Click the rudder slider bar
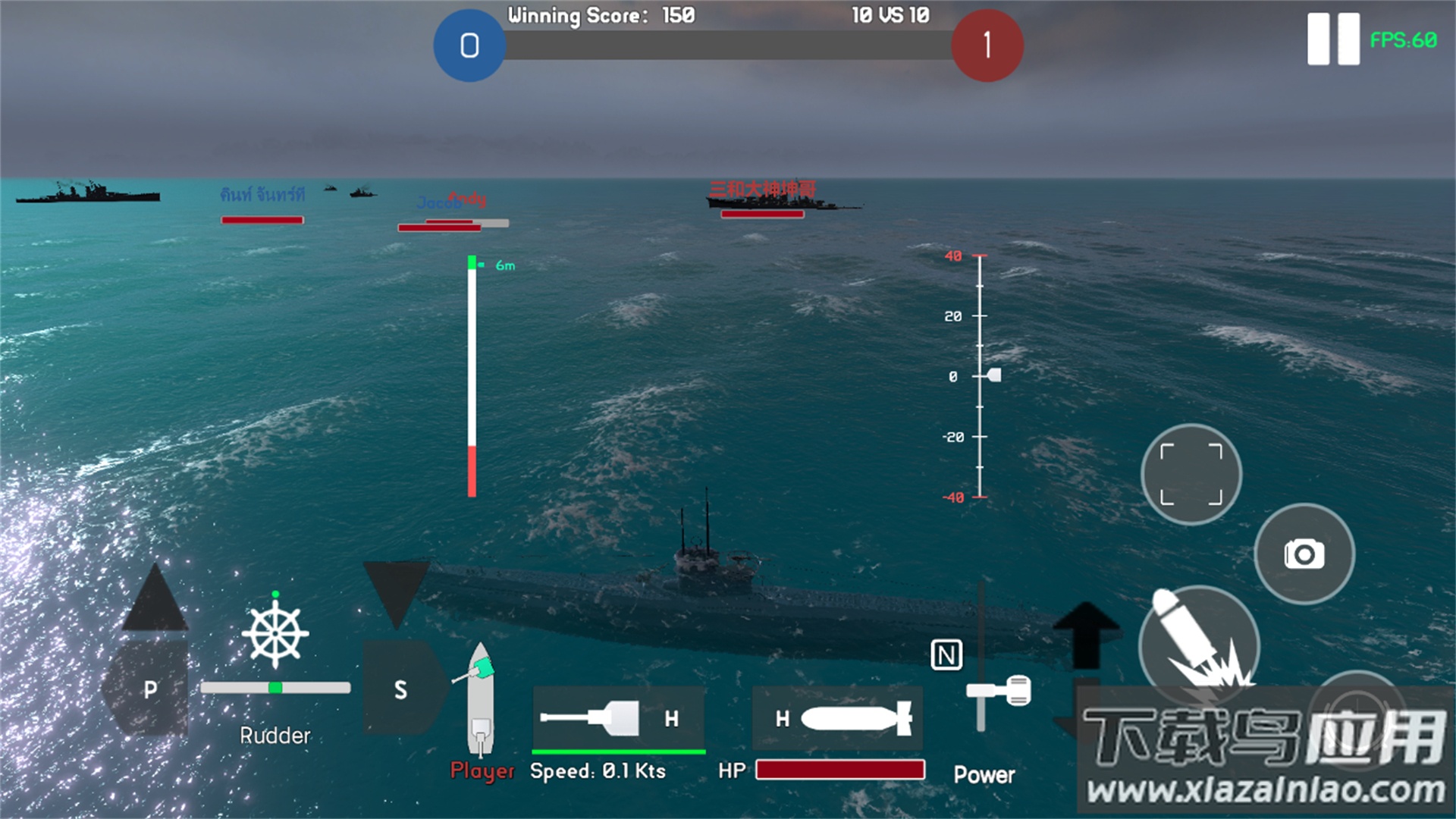The height and width of the screenshot is (819, 1456). pos(275,688)
